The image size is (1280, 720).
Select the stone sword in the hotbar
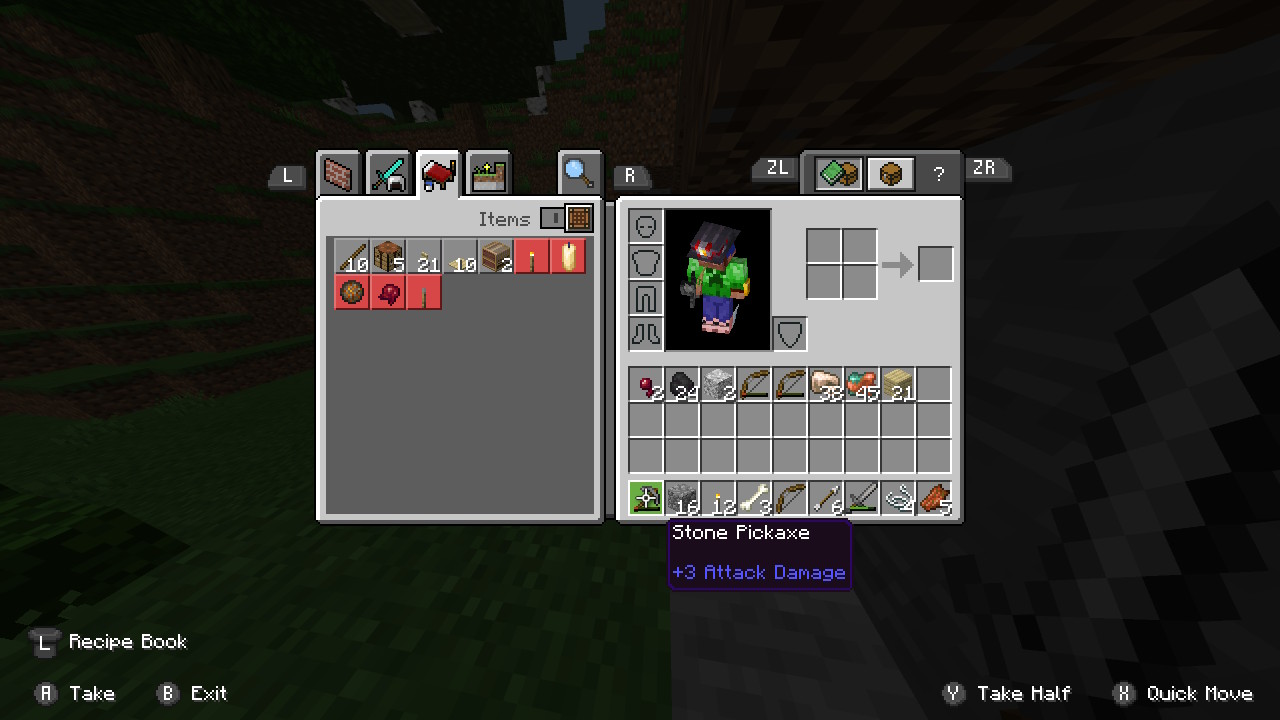coord(862,497)
